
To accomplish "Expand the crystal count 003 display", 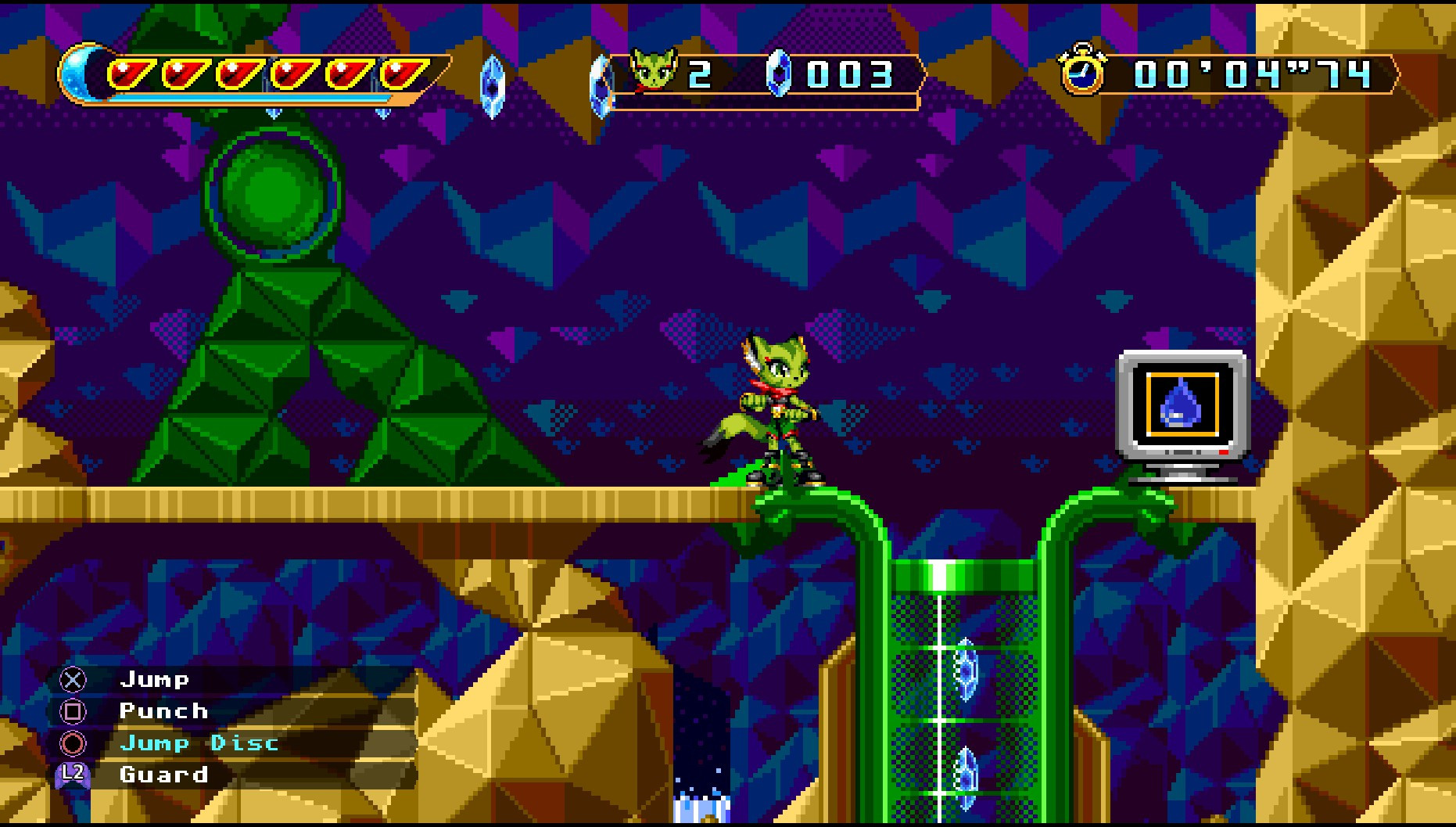I will click(x=849, y=74).
